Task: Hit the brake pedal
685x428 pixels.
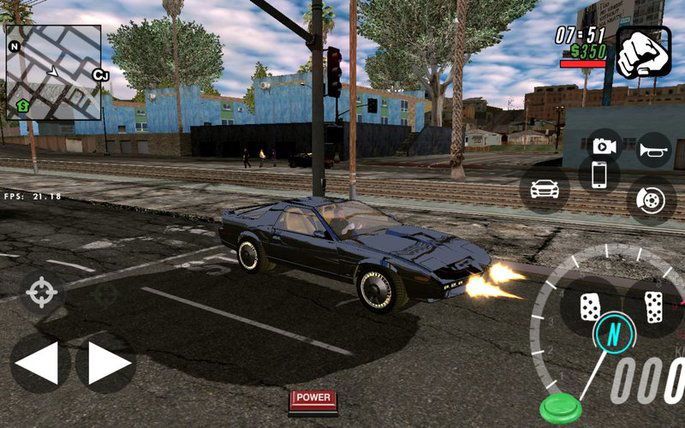Action: pyautogui.click(x=590, y=306)
